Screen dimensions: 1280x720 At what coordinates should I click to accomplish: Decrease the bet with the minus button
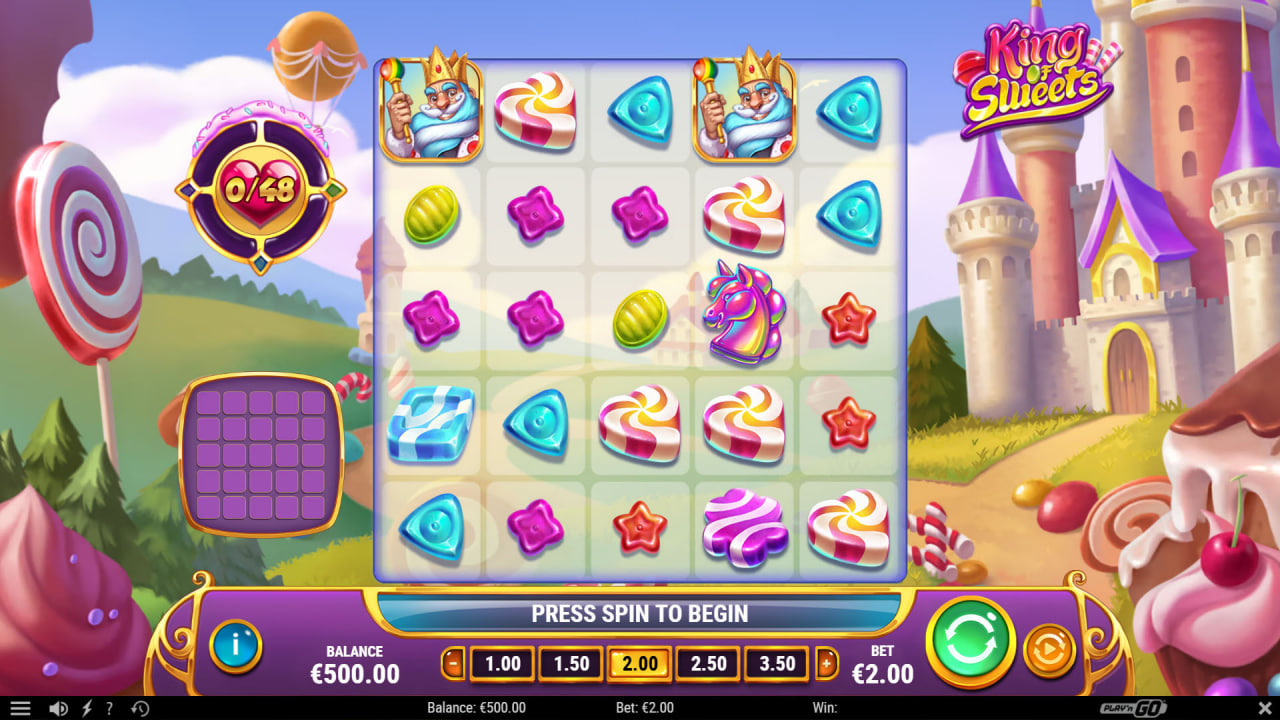pos(455,663)
